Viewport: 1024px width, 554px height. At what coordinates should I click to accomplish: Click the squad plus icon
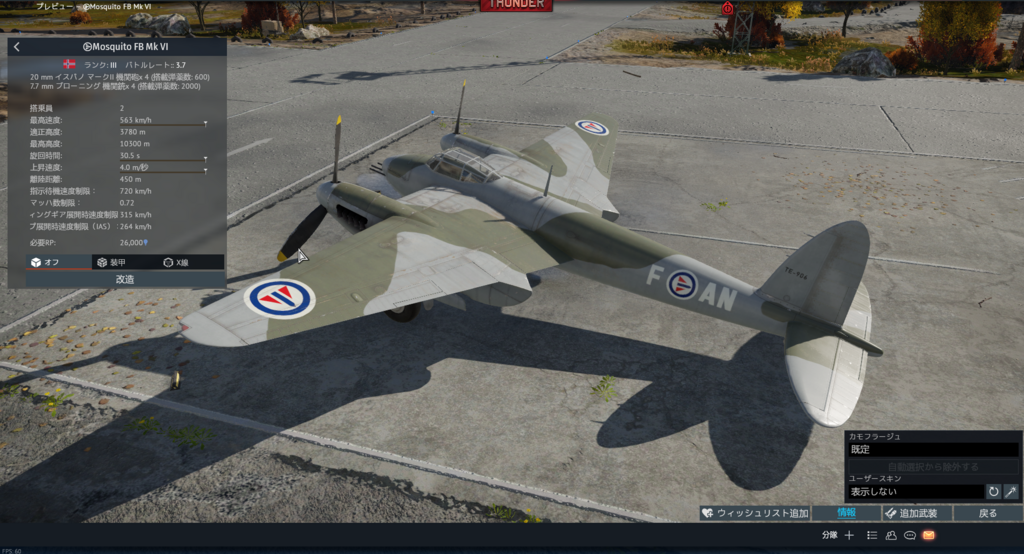[x=849, y=535]
